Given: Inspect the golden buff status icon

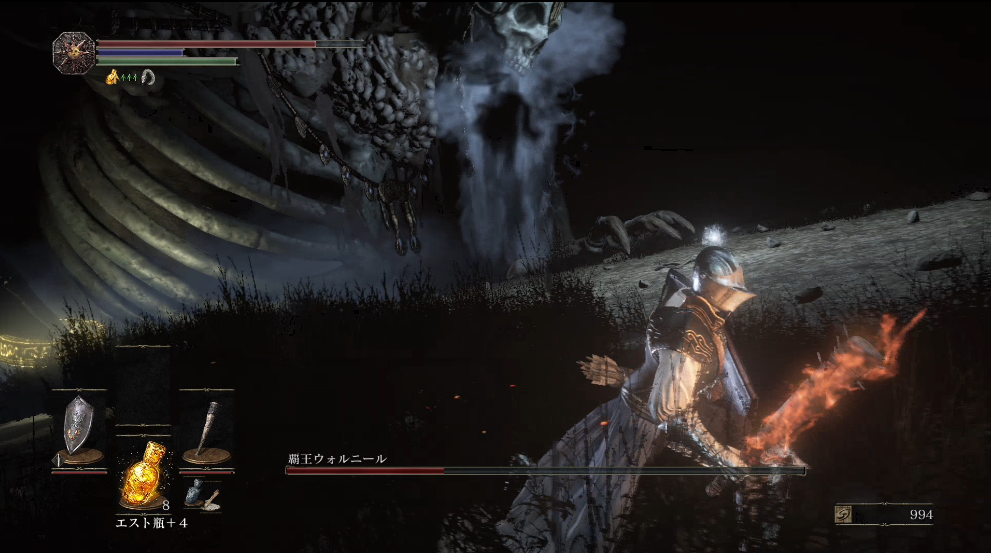Looking at the screenshot, I should pyautogui.click(x=112, y=76).
